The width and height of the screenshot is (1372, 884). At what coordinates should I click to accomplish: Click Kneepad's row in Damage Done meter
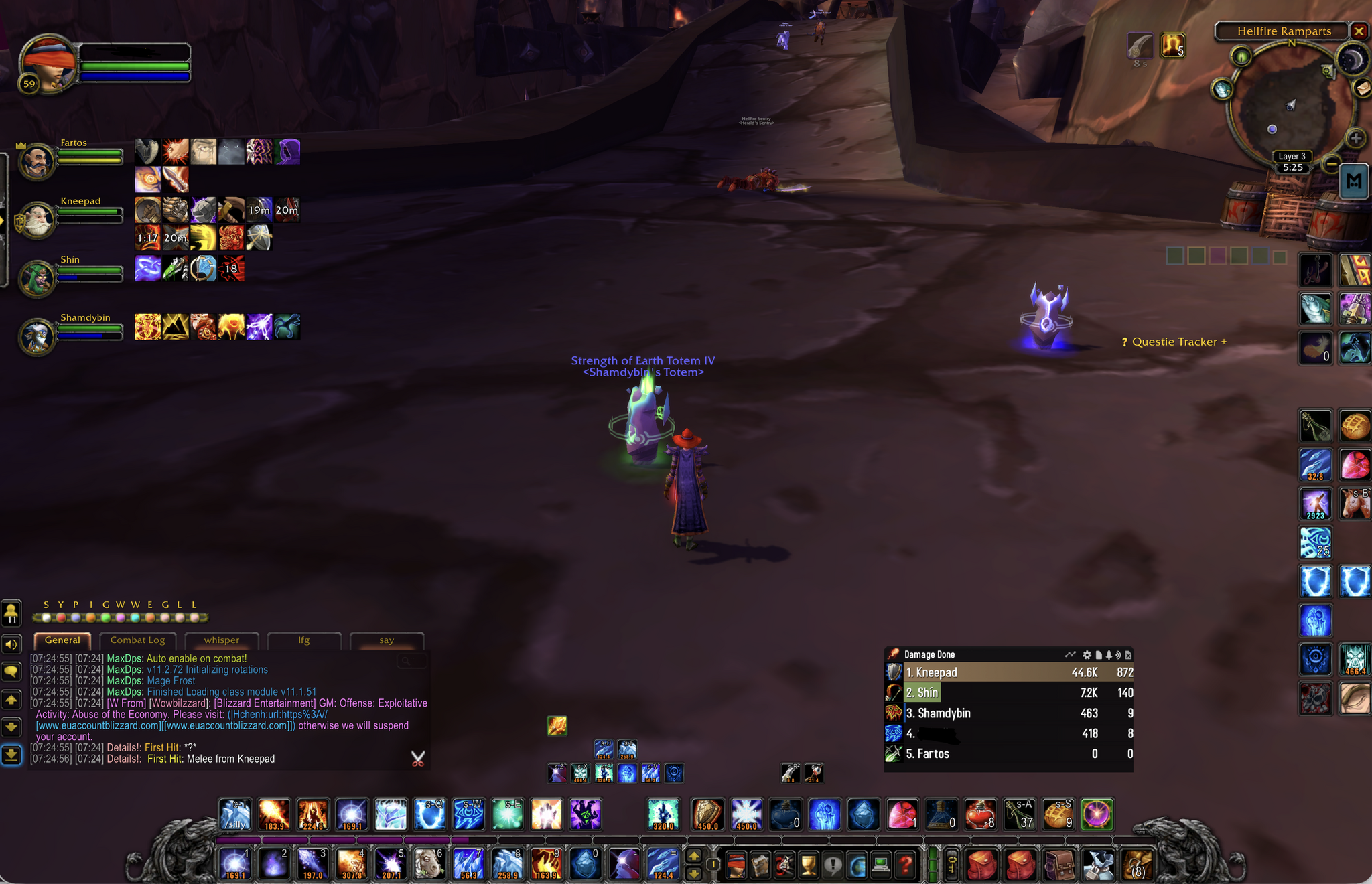coord(1008,672)
